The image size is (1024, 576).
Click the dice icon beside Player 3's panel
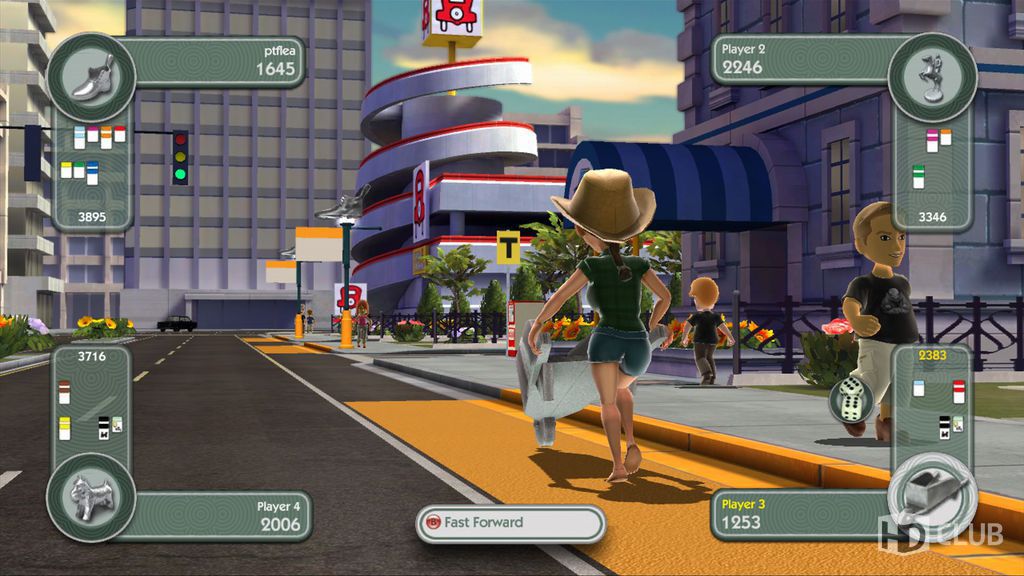click(x=849, y=401)
